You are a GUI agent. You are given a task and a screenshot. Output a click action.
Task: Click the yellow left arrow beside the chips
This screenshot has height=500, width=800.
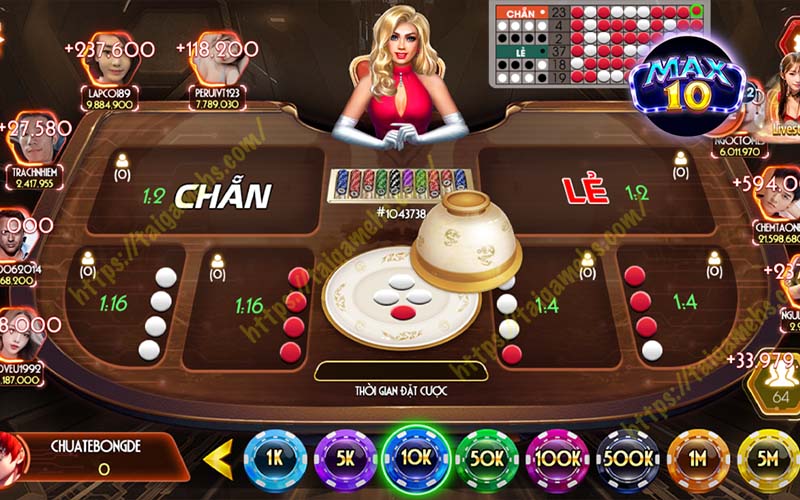217,459
